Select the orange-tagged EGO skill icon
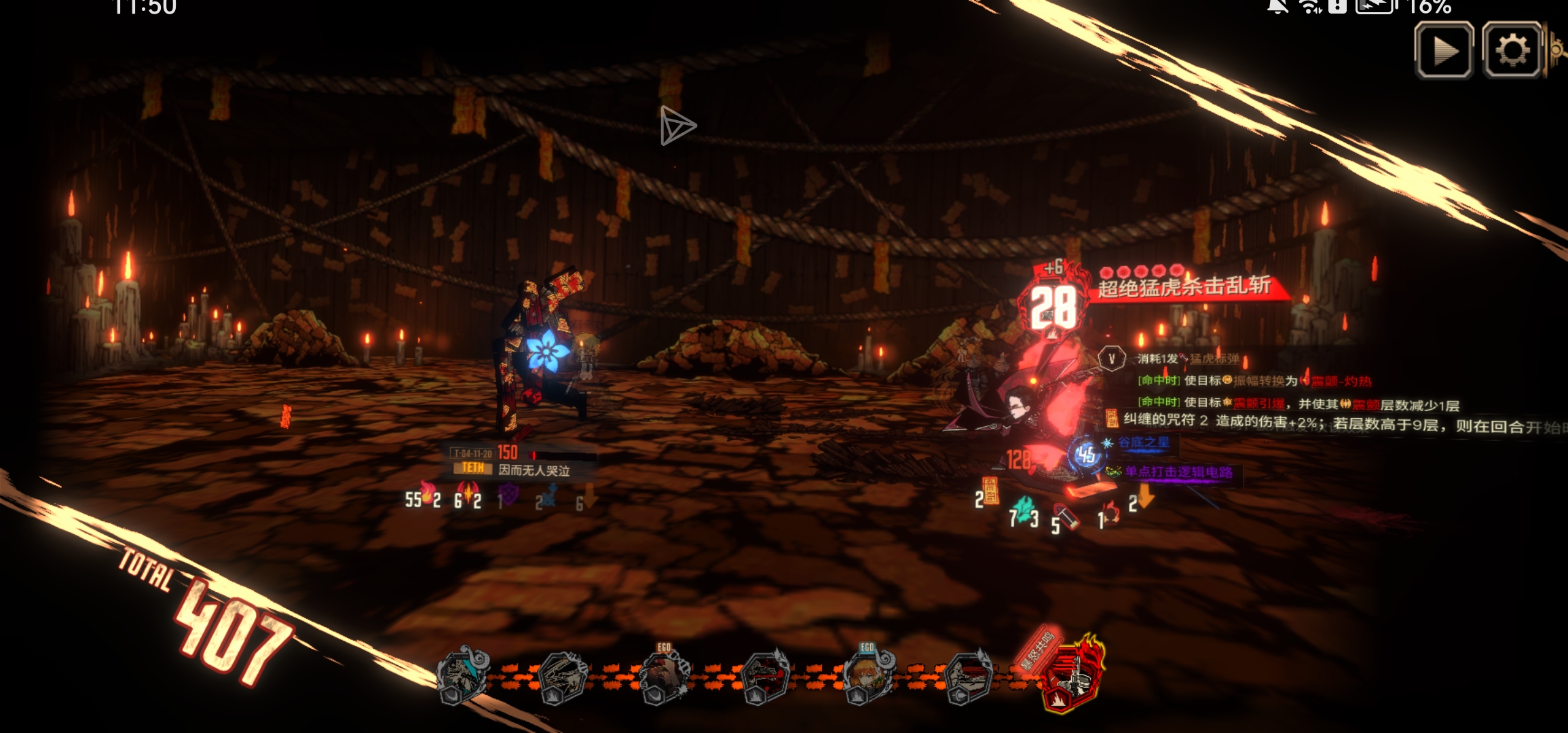Screen dimensions: 1568x733 [665, 676]
